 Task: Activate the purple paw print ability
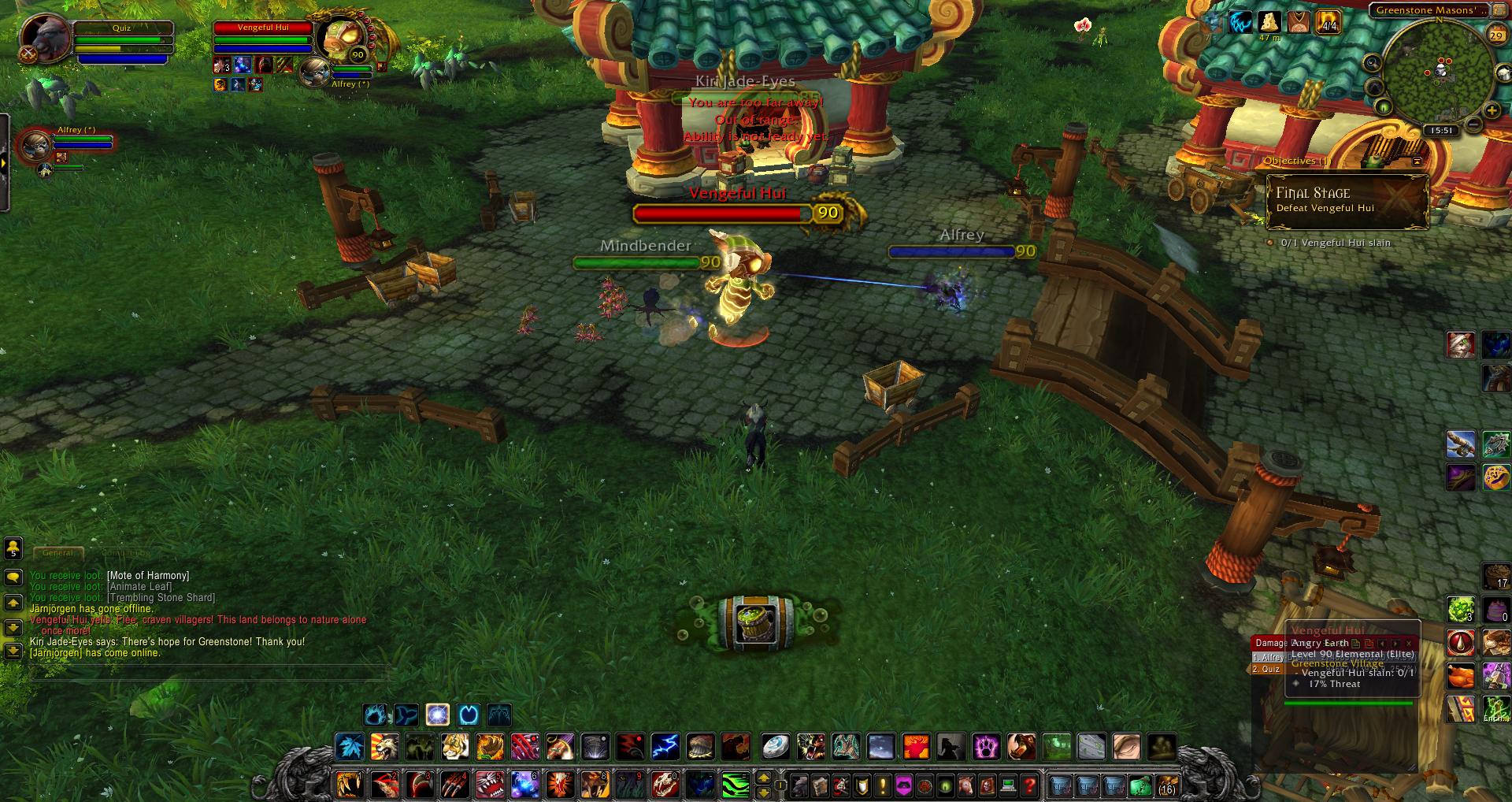[987, 746]
